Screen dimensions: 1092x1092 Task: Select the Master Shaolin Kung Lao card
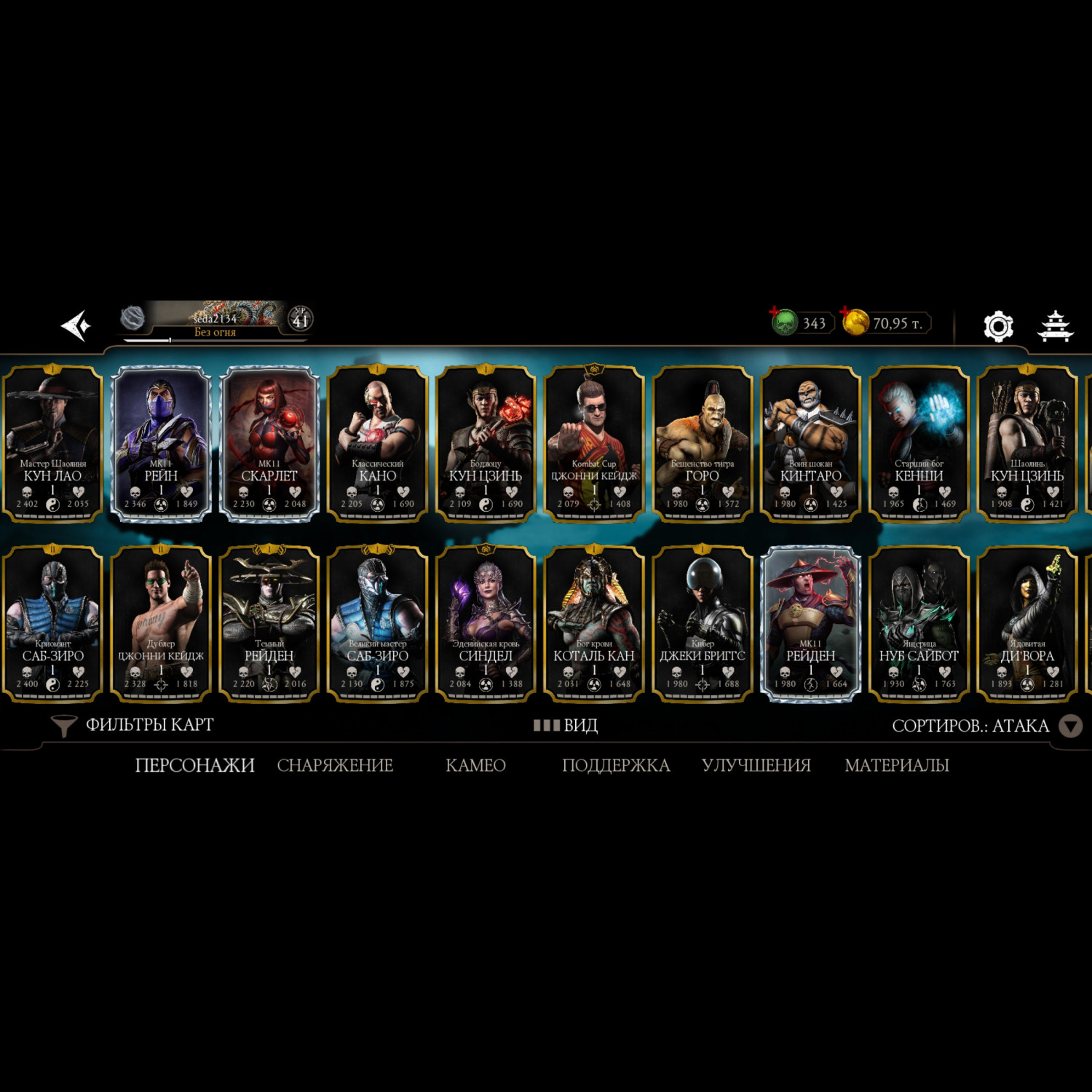(52, 443)
